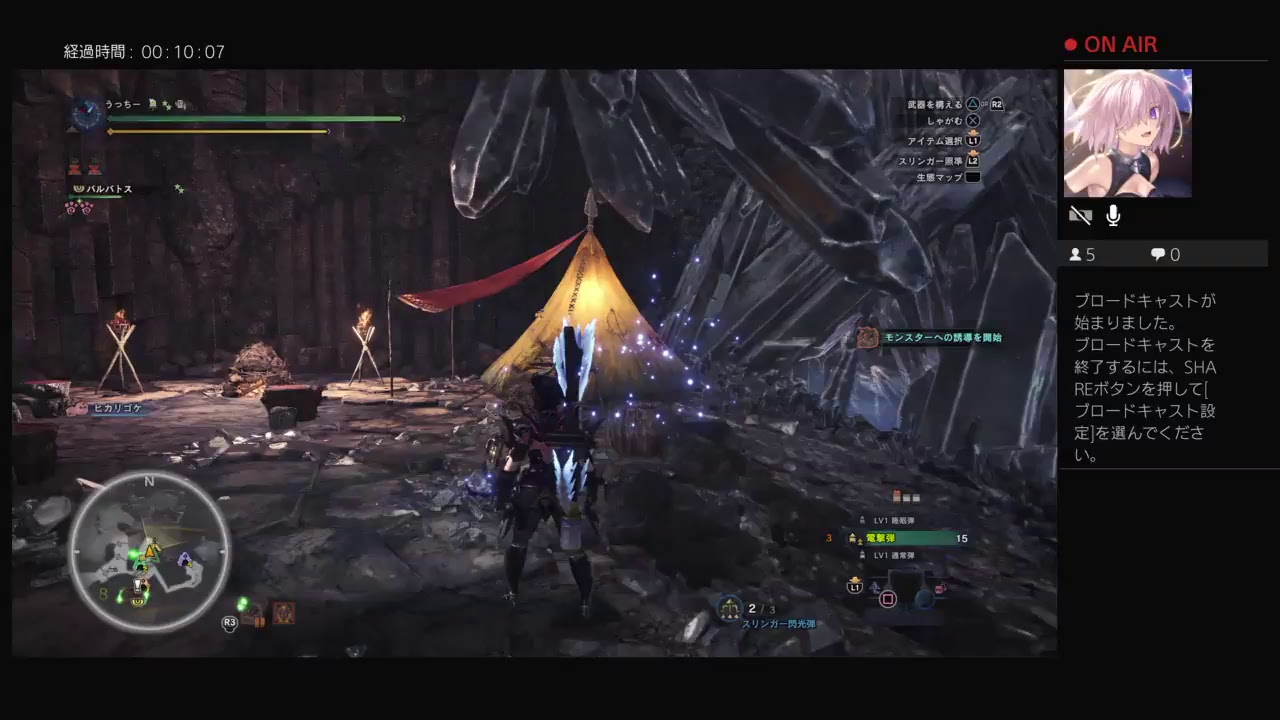Click the microphone icon in the sidebar
The width and height of the screenshot is (1280, 720).
pos(1112,214)
